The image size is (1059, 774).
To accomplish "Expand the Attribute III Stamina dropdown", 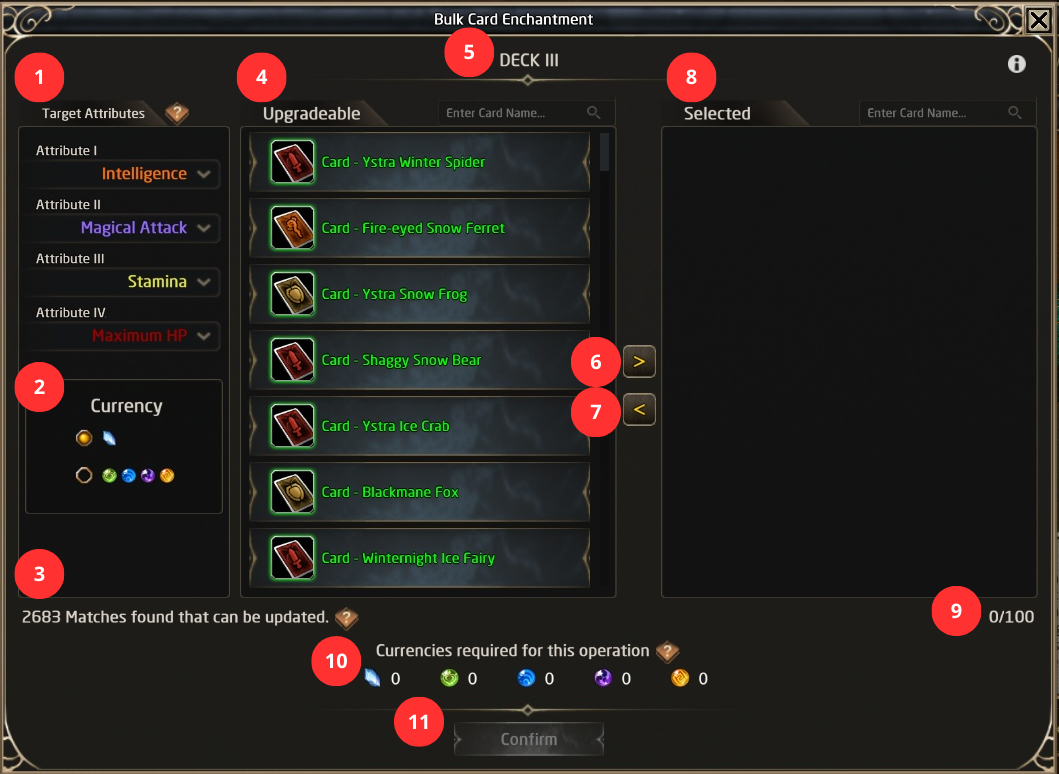I will click(124, 282).
